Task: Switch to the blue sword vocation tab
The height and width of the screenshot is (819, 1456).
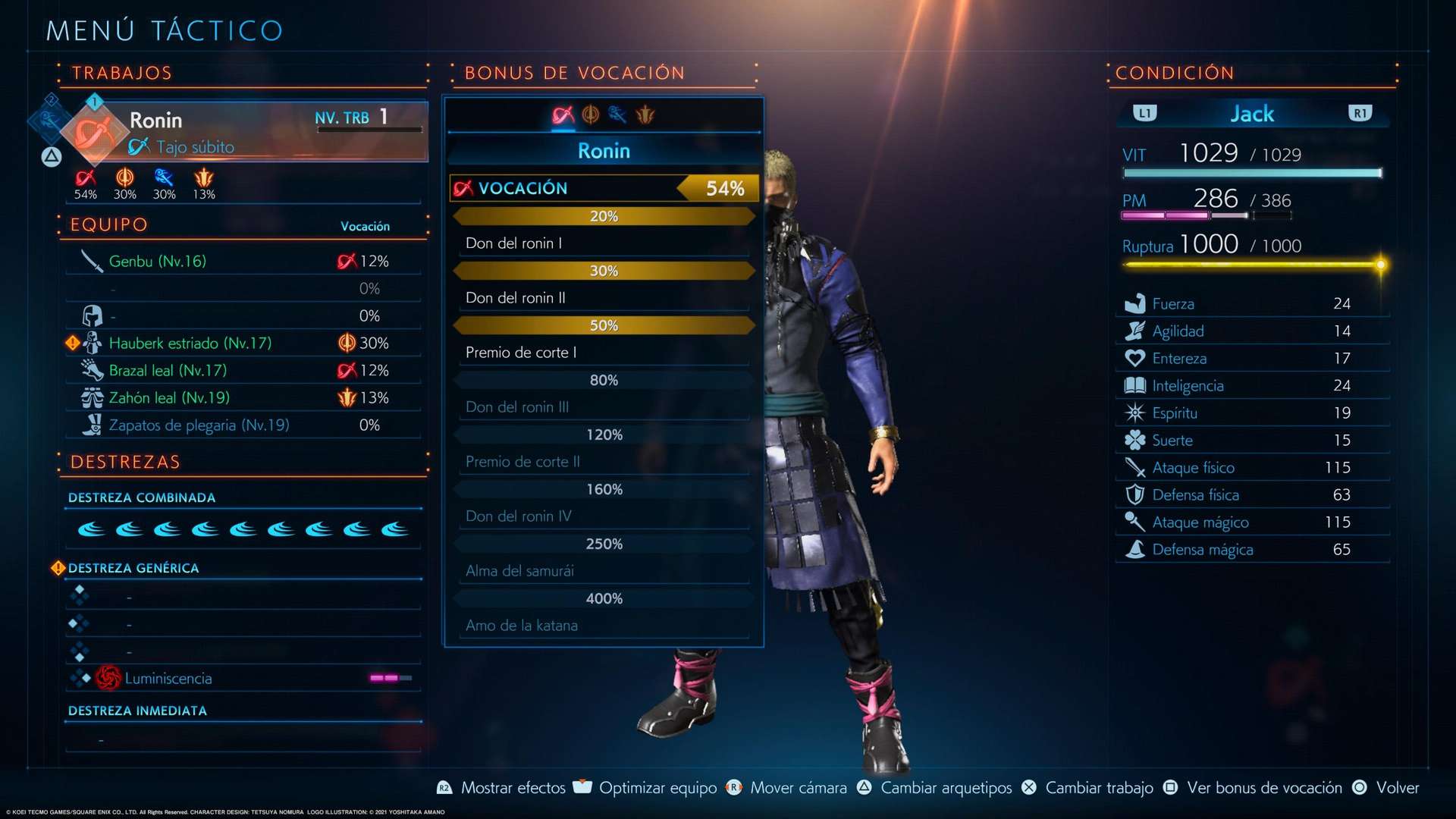Action: [617, 115]
